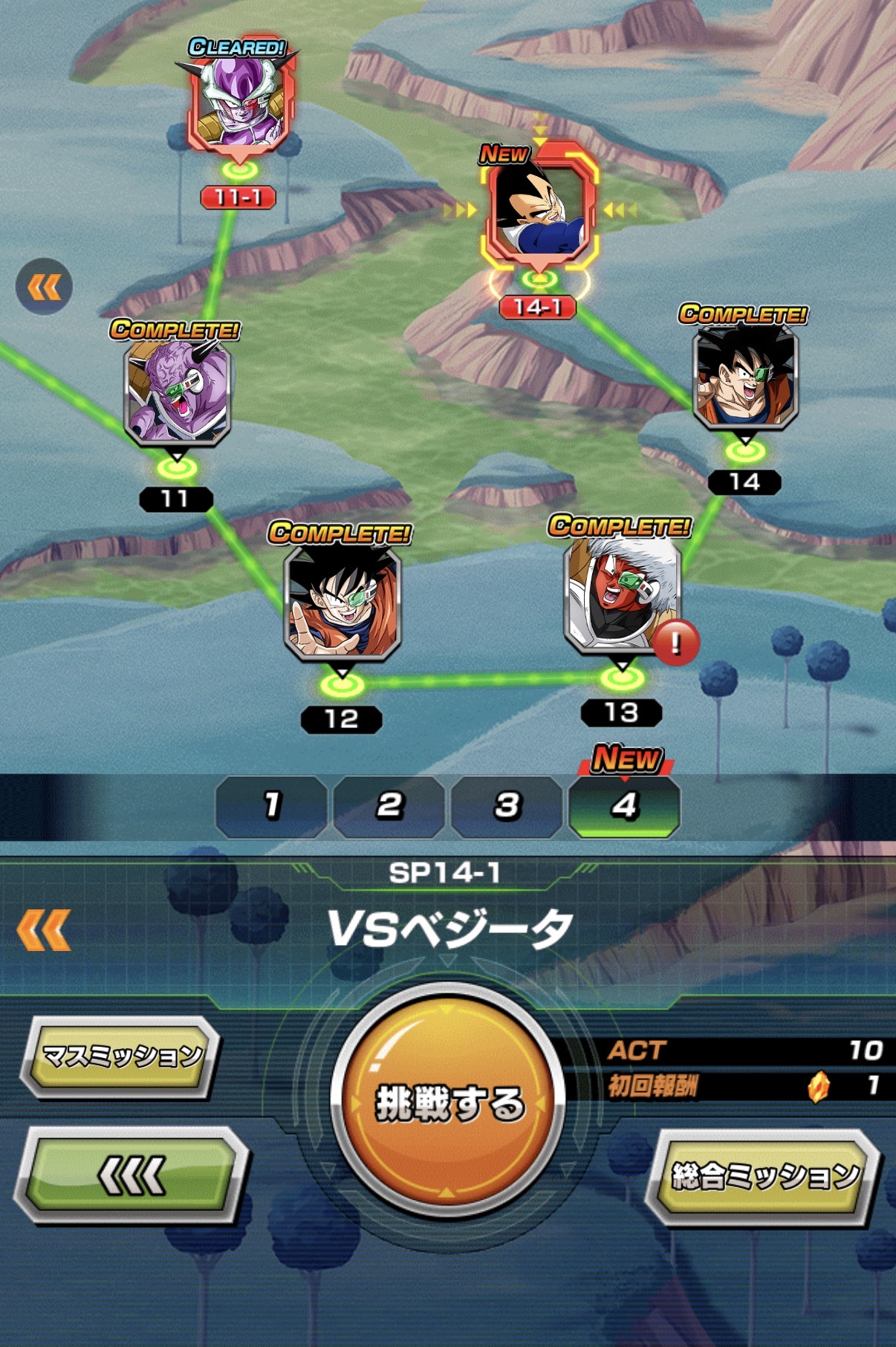Viewport: 896px width, 1347px height.
Task: Select map page 4 tab
Action: pos(624,806)
